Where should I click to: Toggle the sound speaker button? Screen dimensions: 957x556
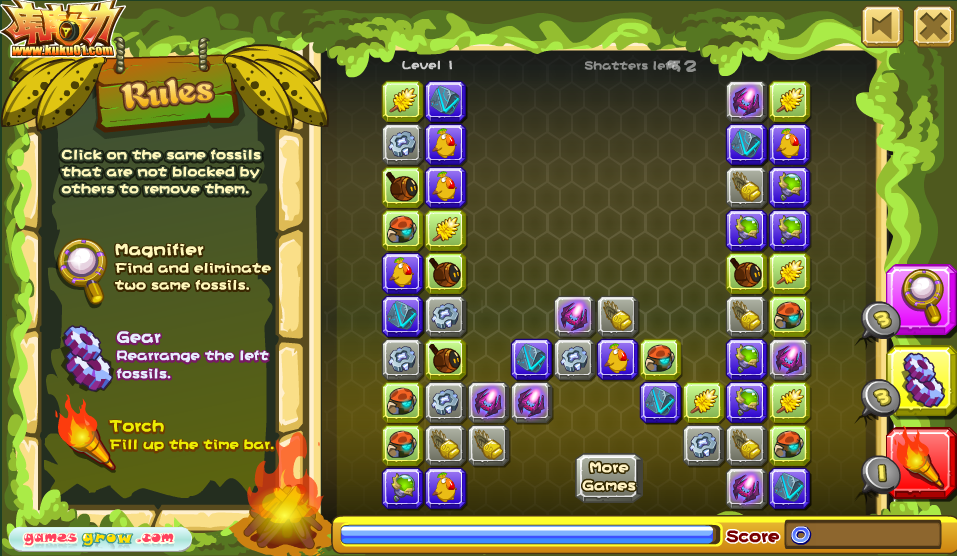[x=882, y=27]
